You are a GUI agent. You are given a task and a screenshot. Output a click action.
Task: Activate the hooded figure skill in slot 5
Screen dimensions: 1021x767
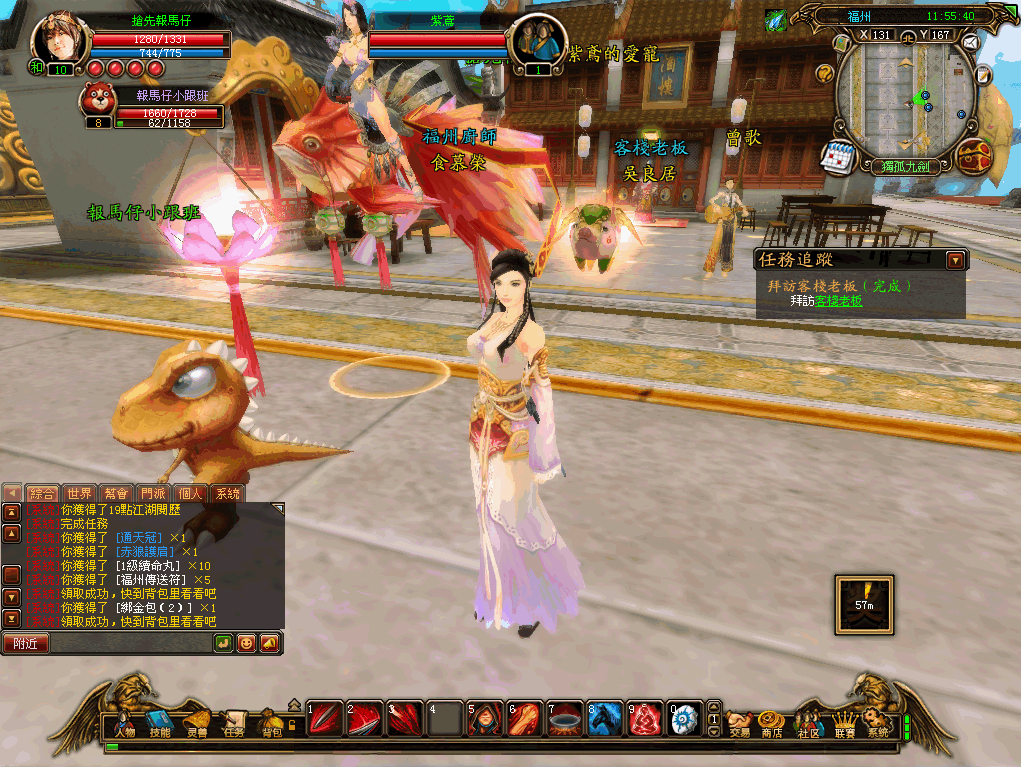pos(483,718)
